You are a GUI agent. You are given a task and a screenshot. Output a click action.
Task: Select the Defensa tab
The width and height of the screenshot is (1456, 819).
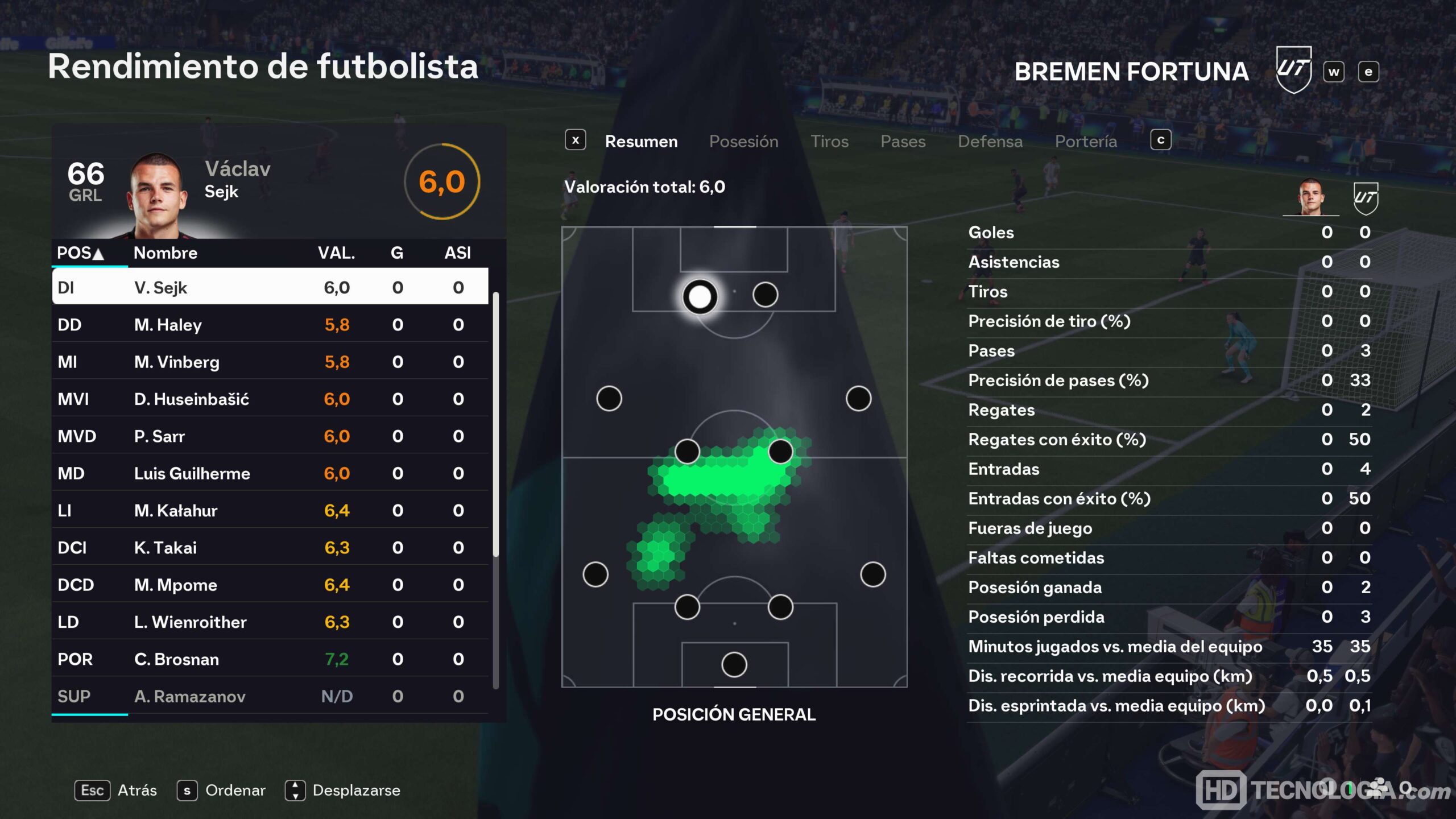[990, 142]
